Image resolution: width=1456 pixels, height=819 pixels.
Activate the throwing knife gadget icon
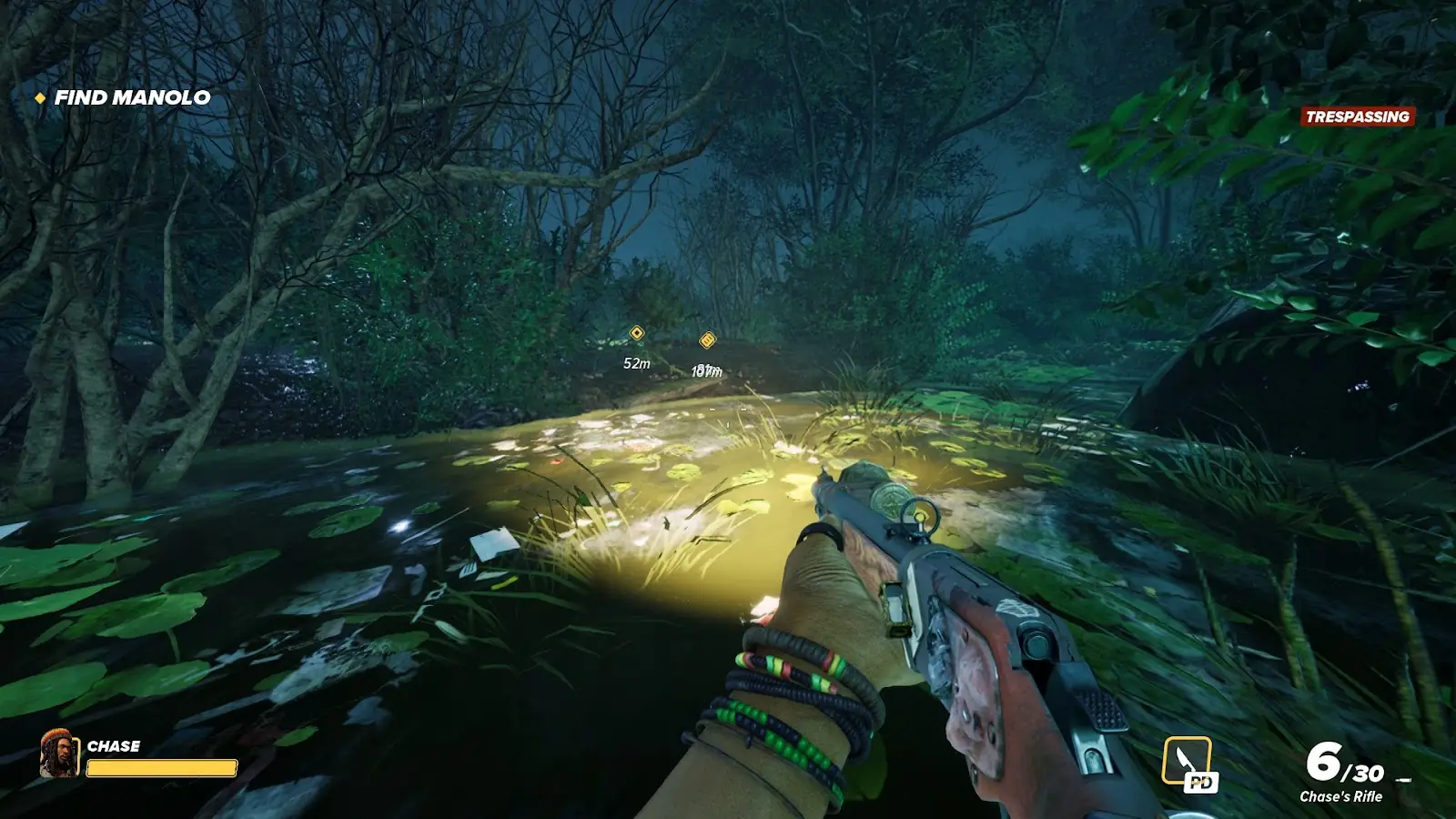pyautogui.click(x=1188, y=761)
